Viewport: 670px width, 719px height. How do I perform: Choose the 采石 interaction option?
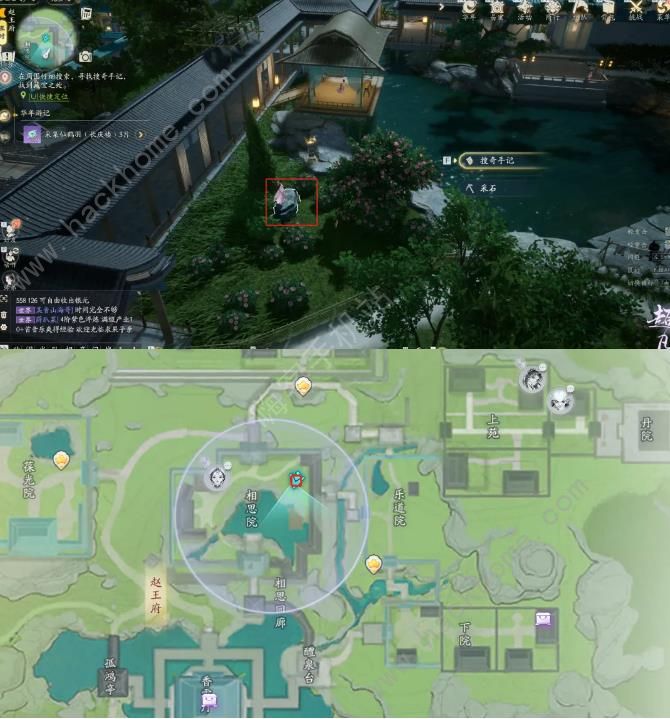point(486,187)
